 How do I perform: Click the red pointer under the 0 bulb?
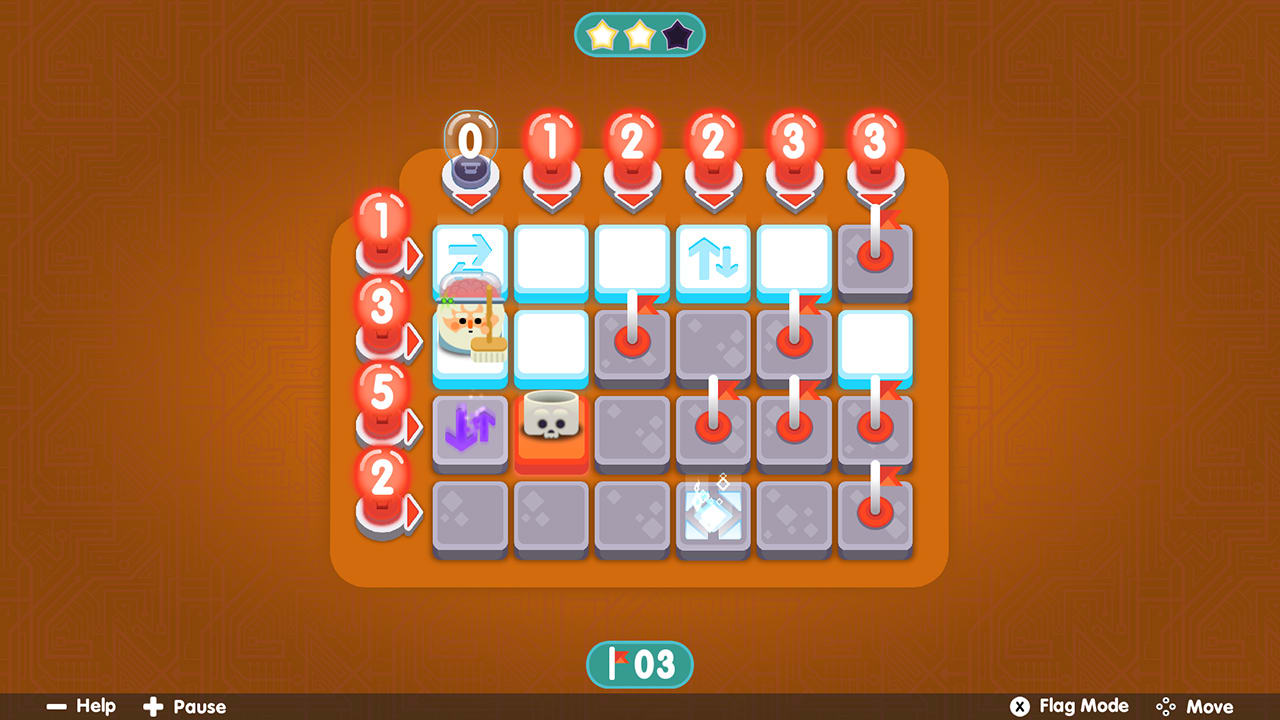469,197
